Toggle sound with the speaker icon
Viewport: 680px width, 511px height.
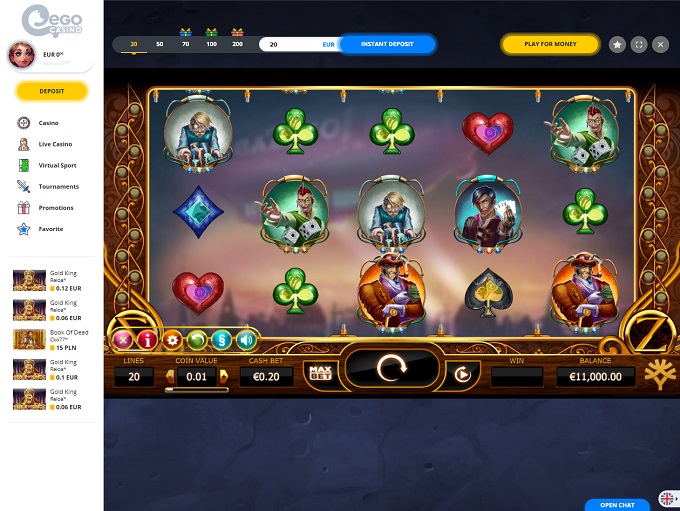pos(246,340)
